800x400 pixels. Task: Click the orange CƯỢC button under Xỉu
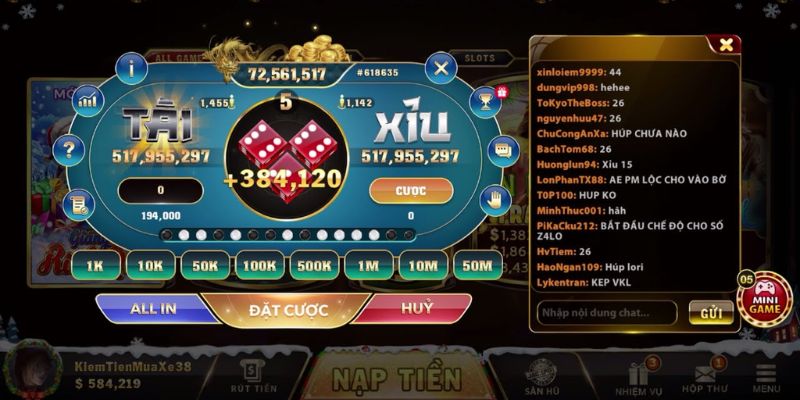coord(411,190)
